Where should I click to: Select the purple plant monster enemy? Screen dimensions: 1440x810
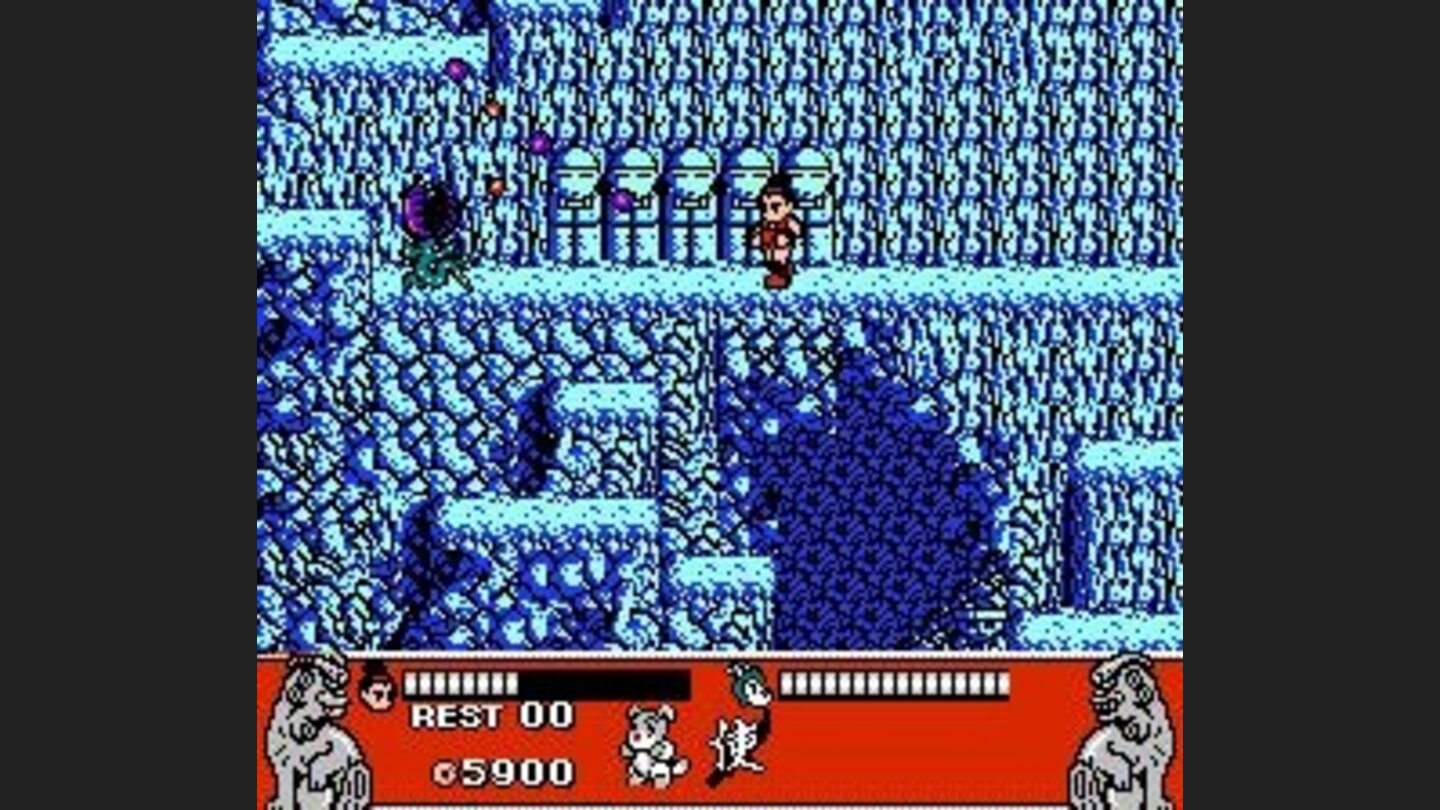[x=432, y=230]
